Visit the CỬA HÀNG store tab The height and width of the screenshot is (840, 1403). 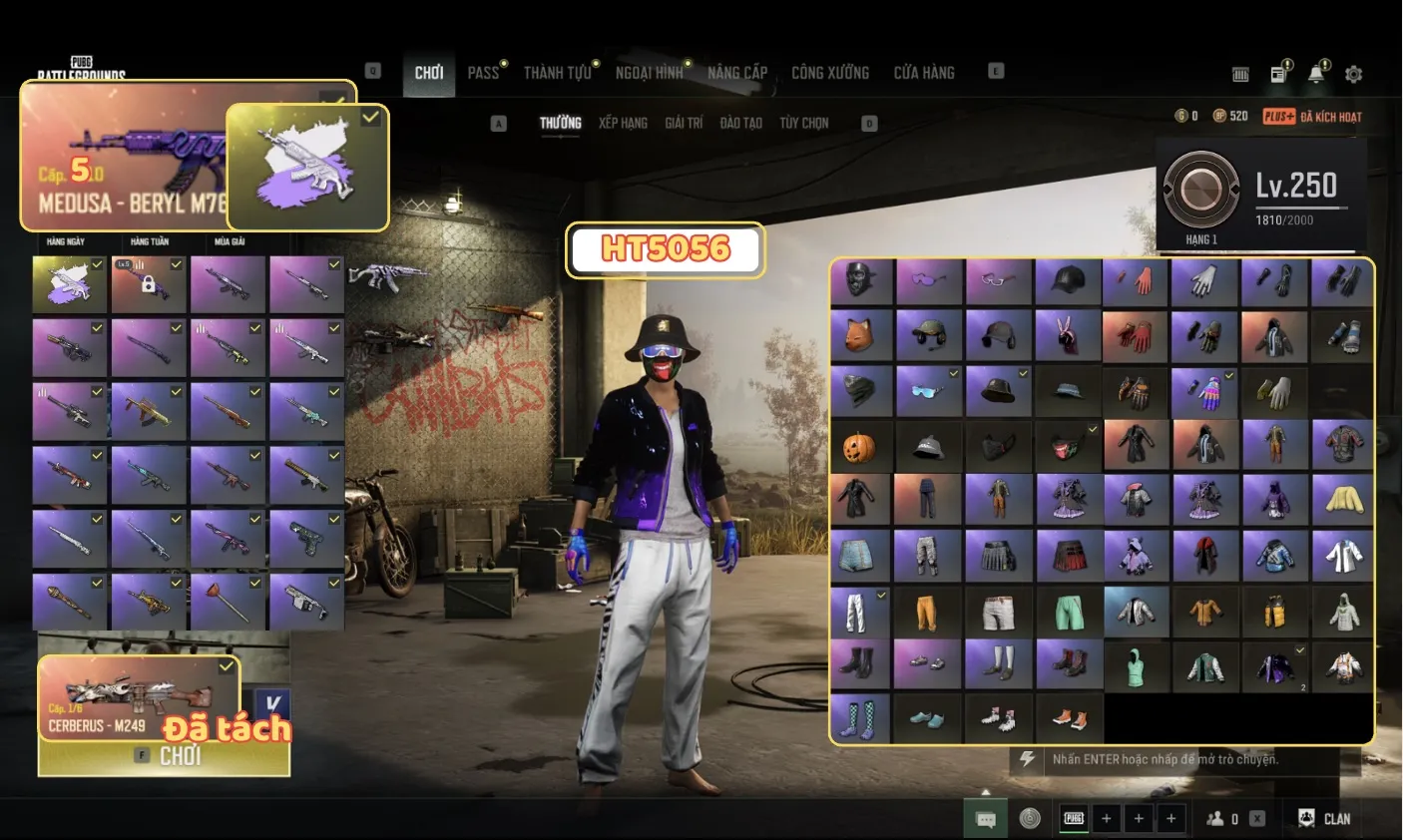pyautogui.click(x=924, y=73)
